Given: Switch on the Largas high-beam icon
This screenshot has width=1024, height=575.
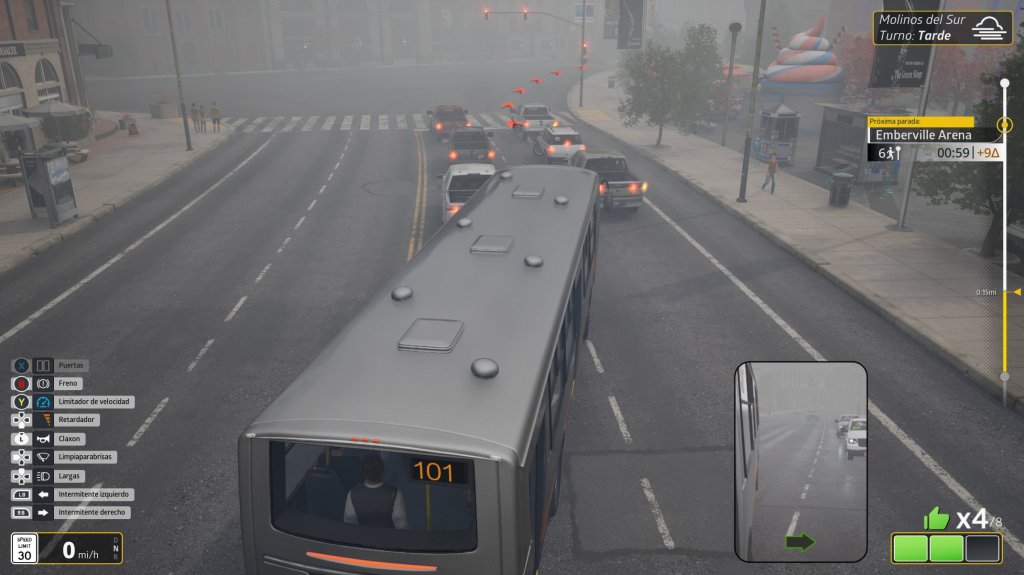Looking at the screenshot, I should (x=43, y=476).
